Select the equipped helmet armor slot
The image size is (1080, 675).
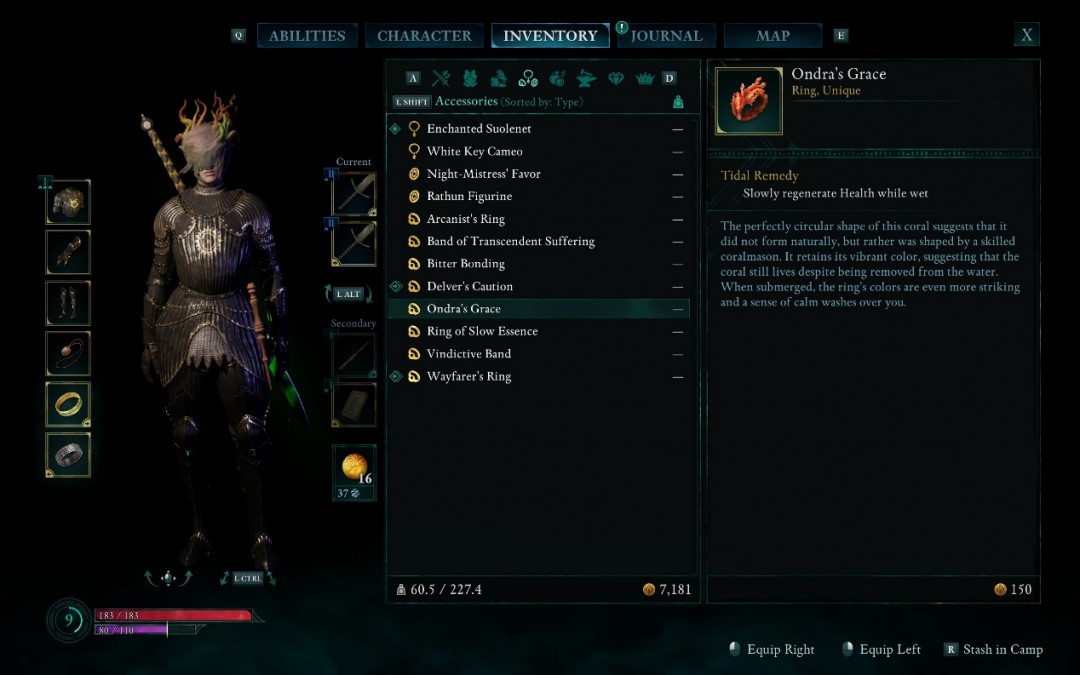click(x=68, y=202)
